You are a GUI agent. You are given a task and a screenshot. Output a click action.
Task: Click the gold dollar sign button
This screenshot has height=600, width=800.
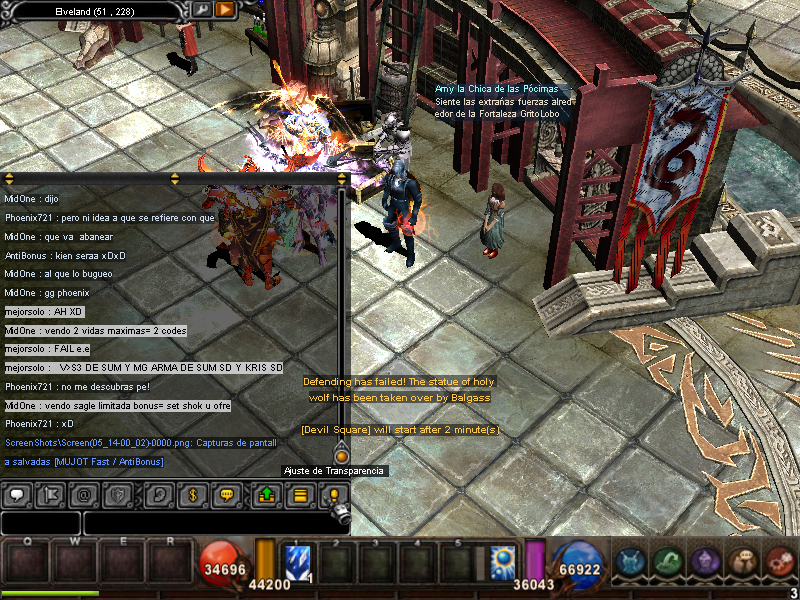(192, 494)
